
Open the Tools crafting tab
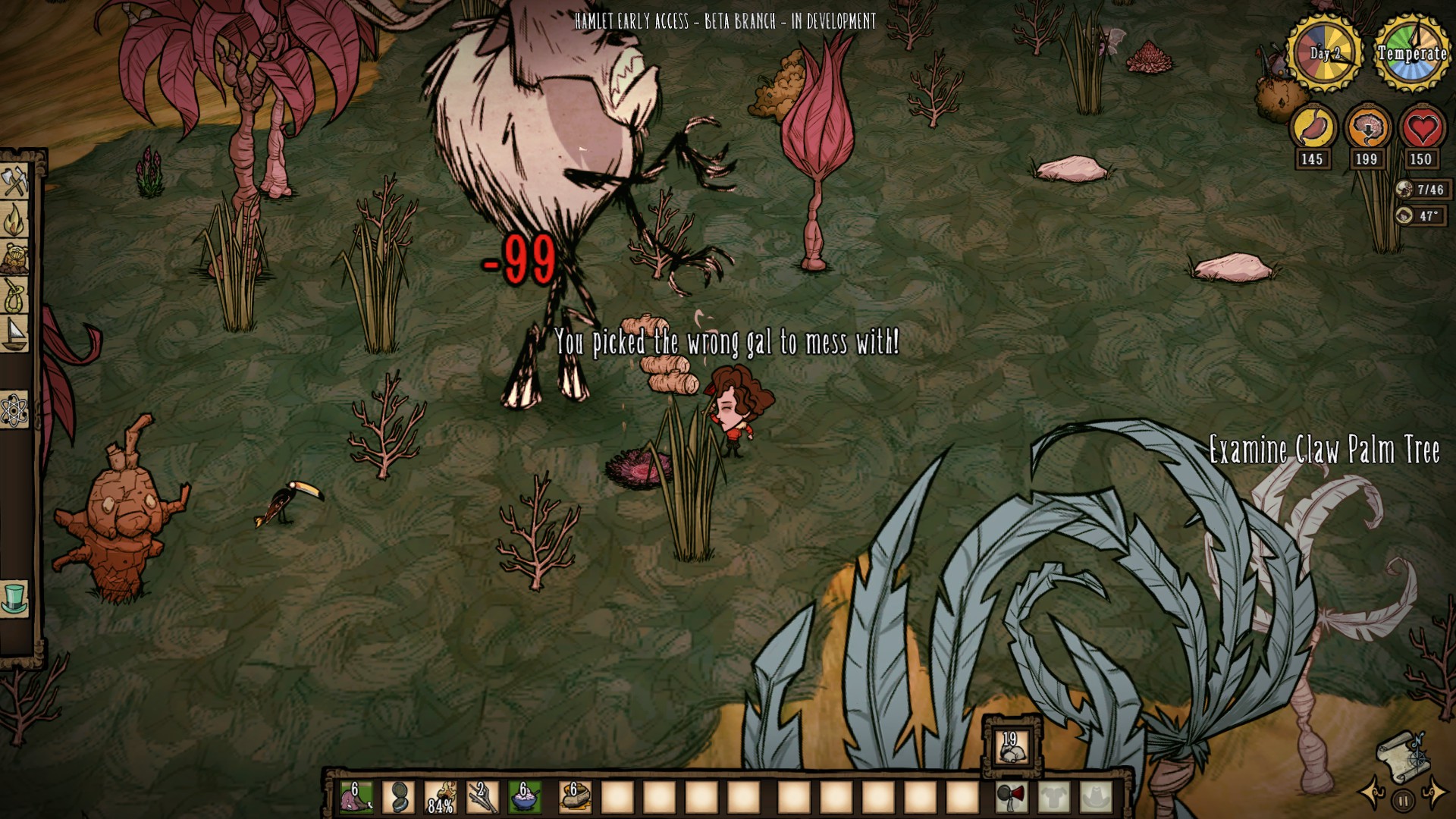pos(14,182)
